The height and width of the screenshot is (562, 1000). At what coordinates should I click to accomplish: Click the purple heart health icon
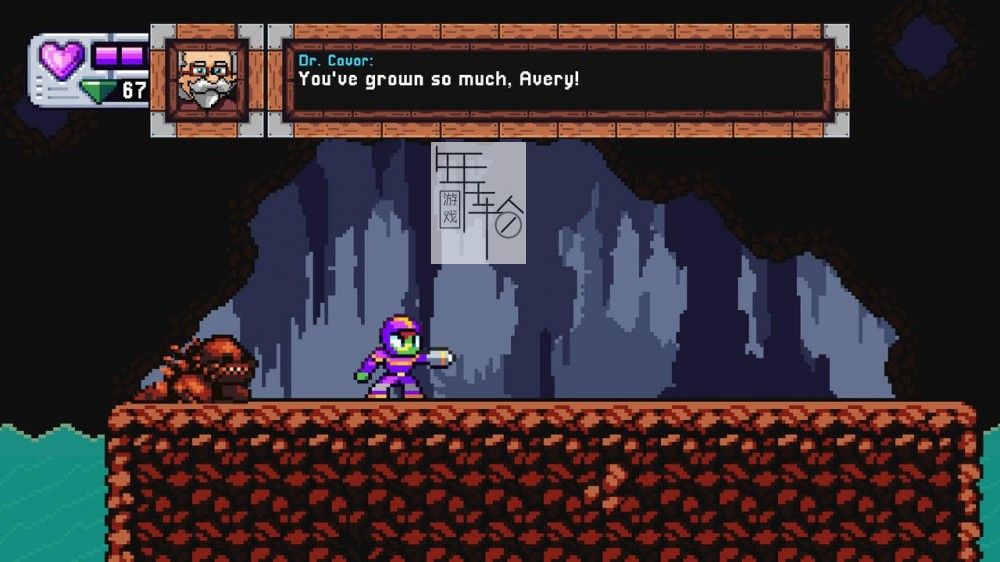[x=62, y=60]
